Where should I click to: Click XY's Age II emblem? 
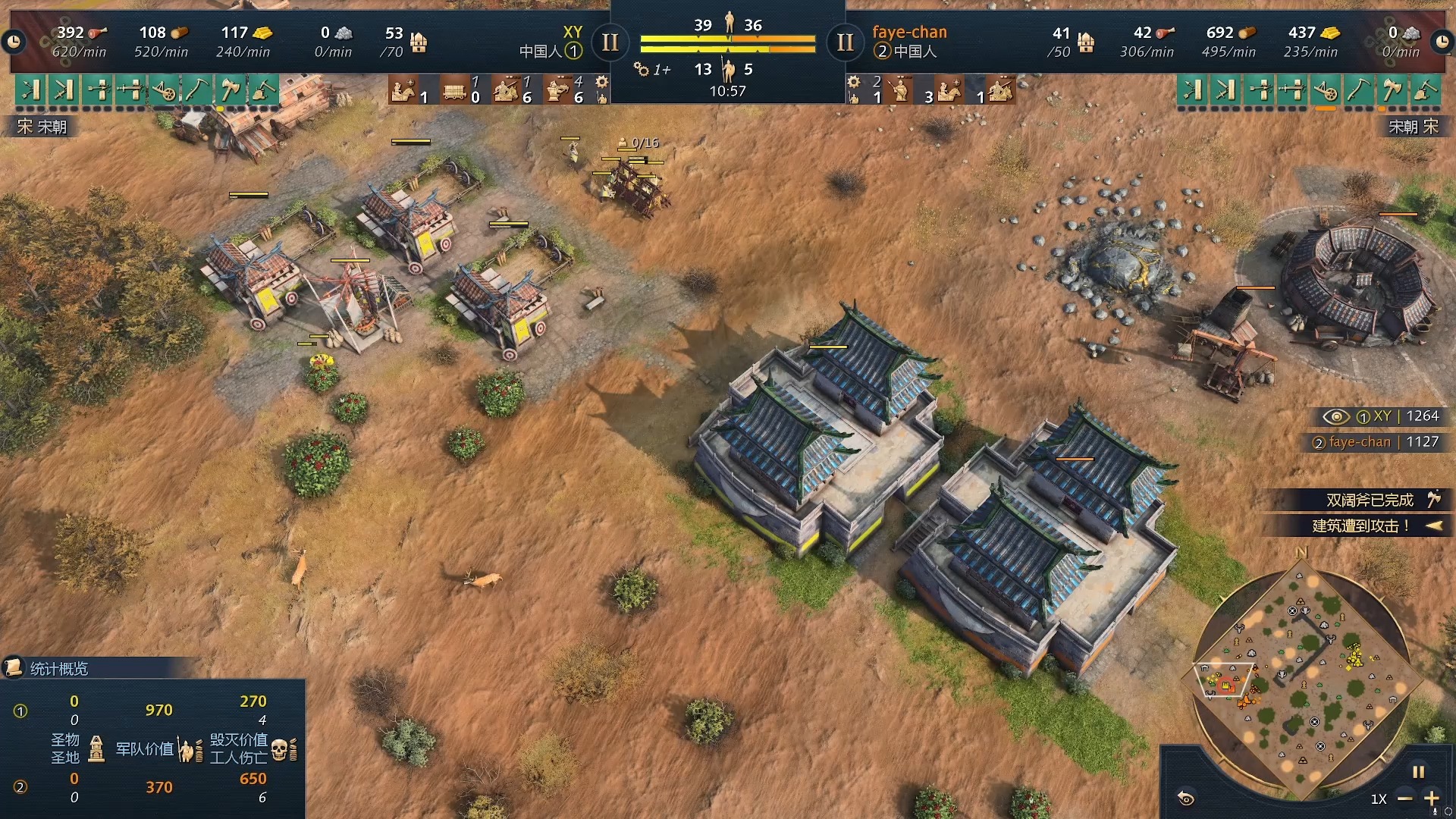[610, 42]
